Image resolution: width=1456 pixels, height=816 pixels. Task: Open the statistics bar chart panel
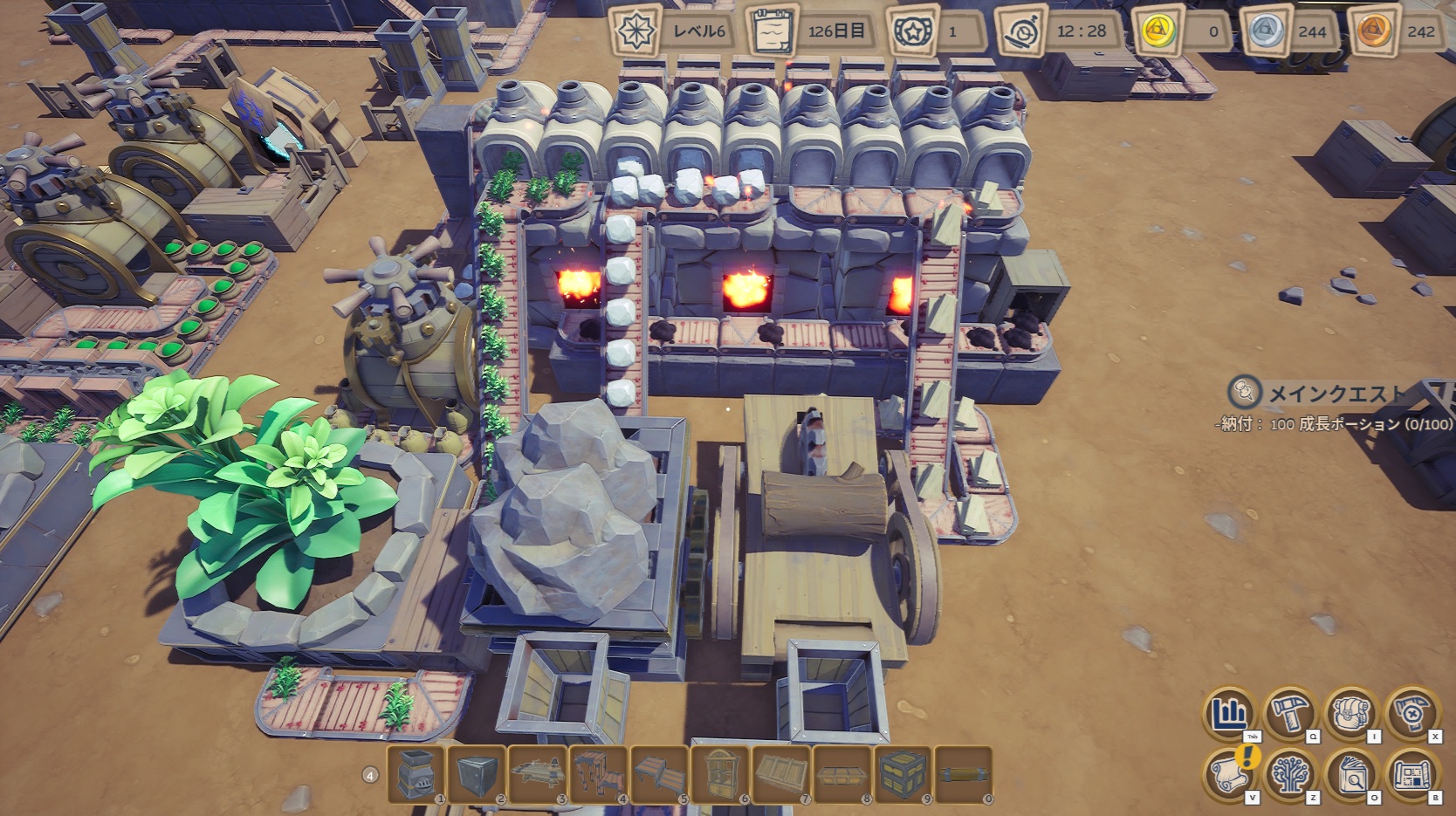[1230, 714]
